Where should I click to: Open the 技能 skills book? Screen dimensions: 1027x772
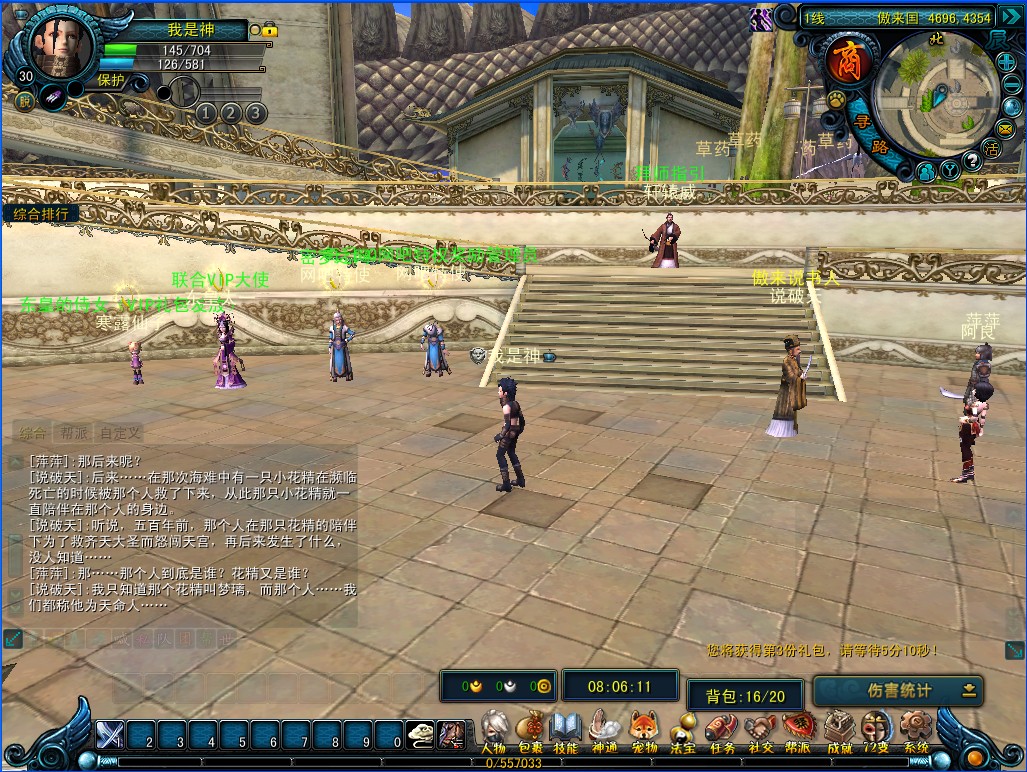pyautogui.click(x=566, y=727)
